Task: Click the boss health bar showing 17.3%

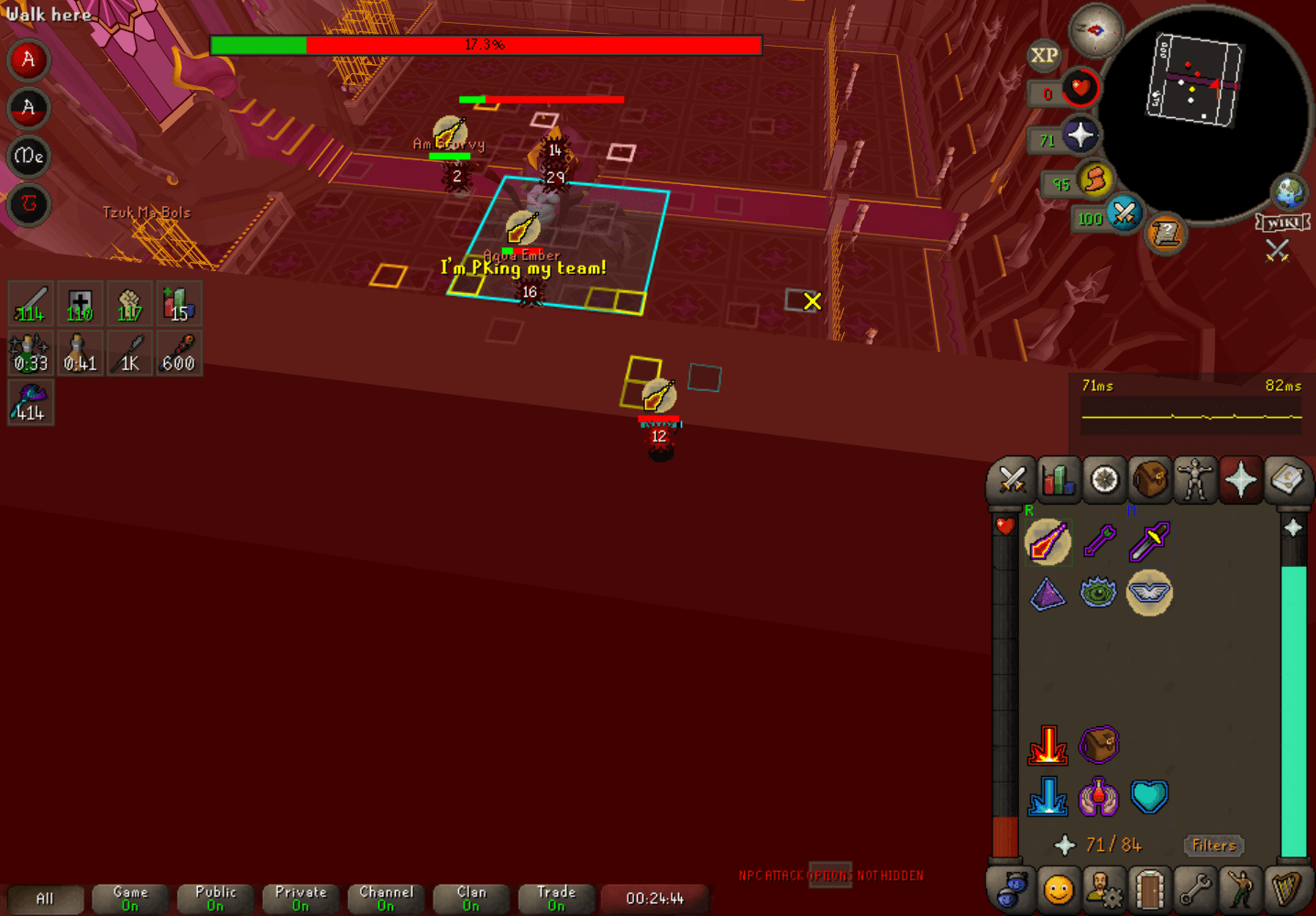Action: click(x=486, y=44)
